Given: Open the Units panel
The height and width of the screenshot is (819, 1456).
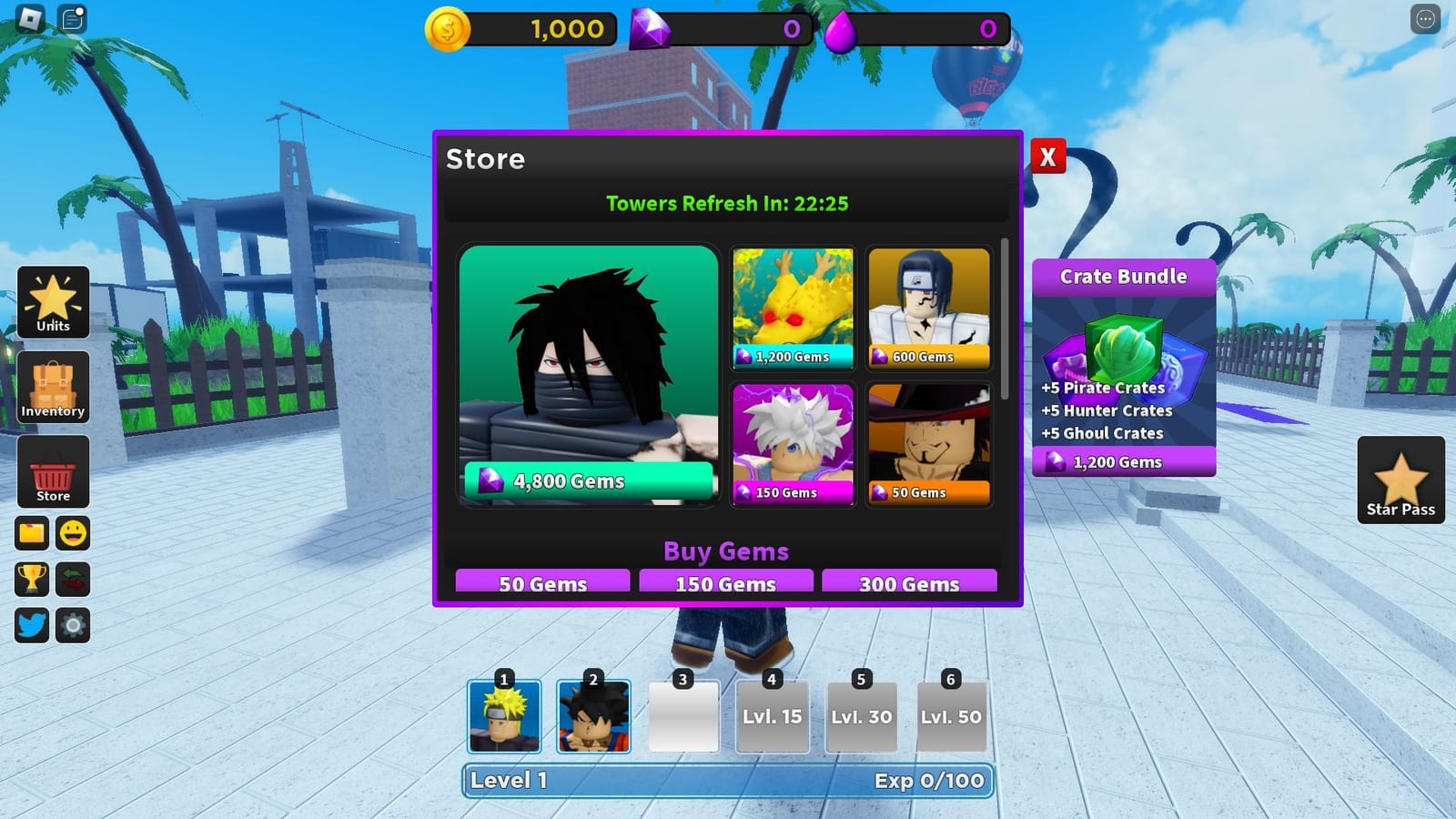Looking at the screenshot, I should pos(52,303).
